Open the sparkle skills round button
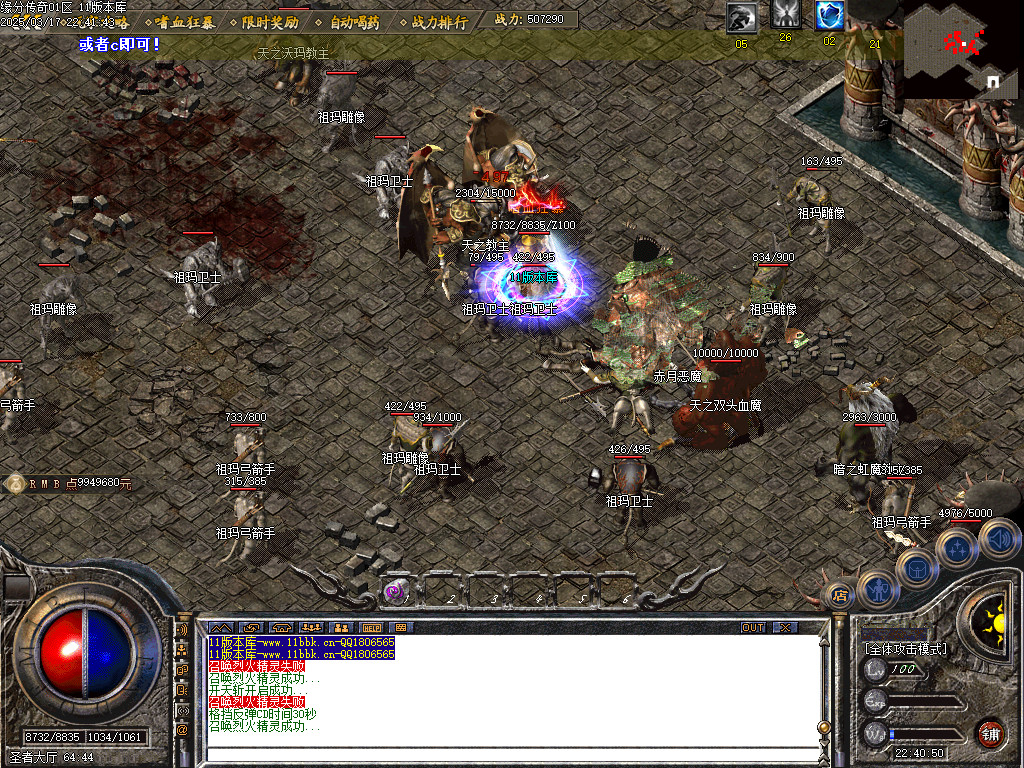Image resolution: width=1024 pixels, height=768 pixels. click(956, 547)
